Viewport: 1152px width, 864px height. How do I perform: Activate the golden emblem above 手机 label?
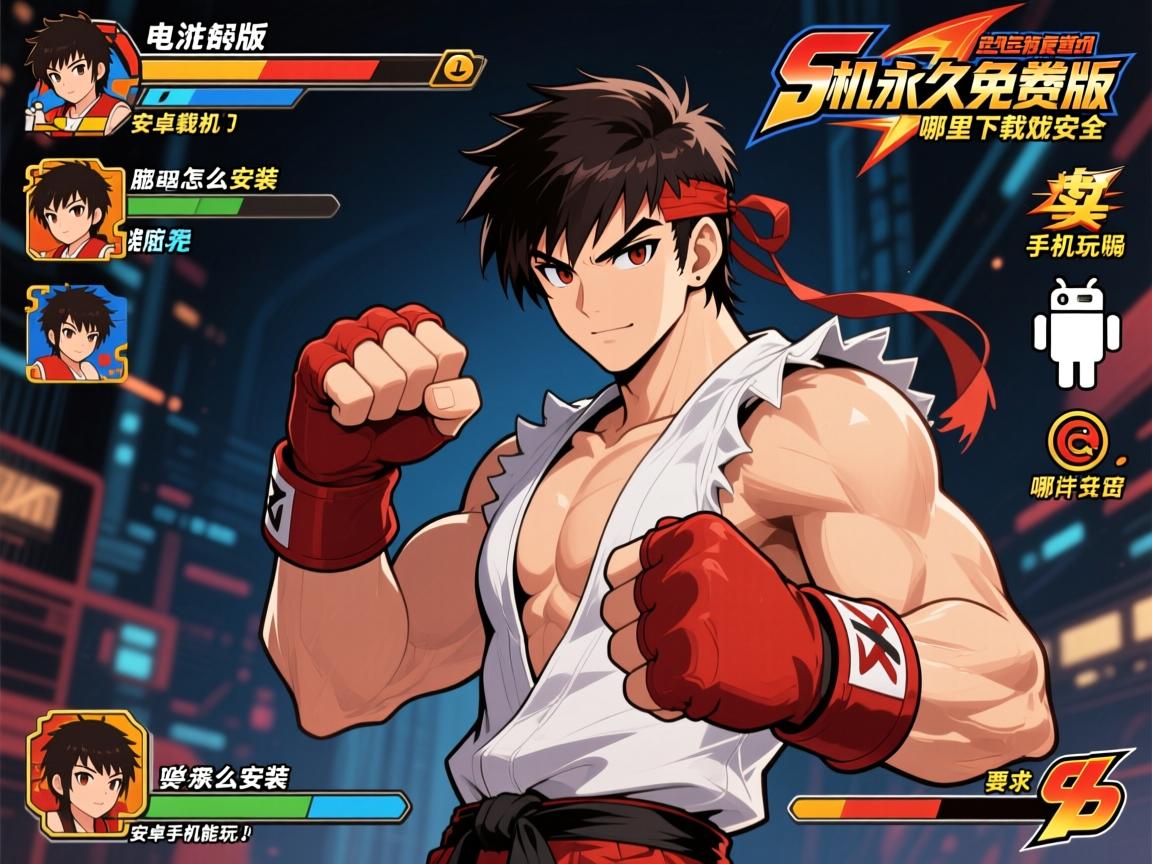click(1077, 203)
